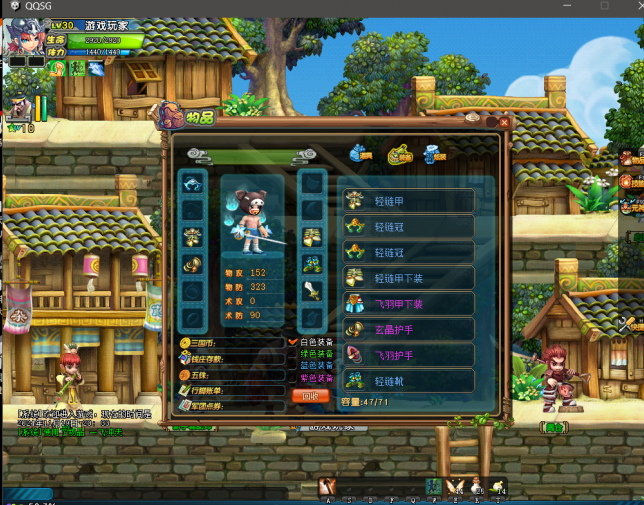Enable the 蓝色装备 filter checkbox
The image size is (644, 505).
pos(293,366)
